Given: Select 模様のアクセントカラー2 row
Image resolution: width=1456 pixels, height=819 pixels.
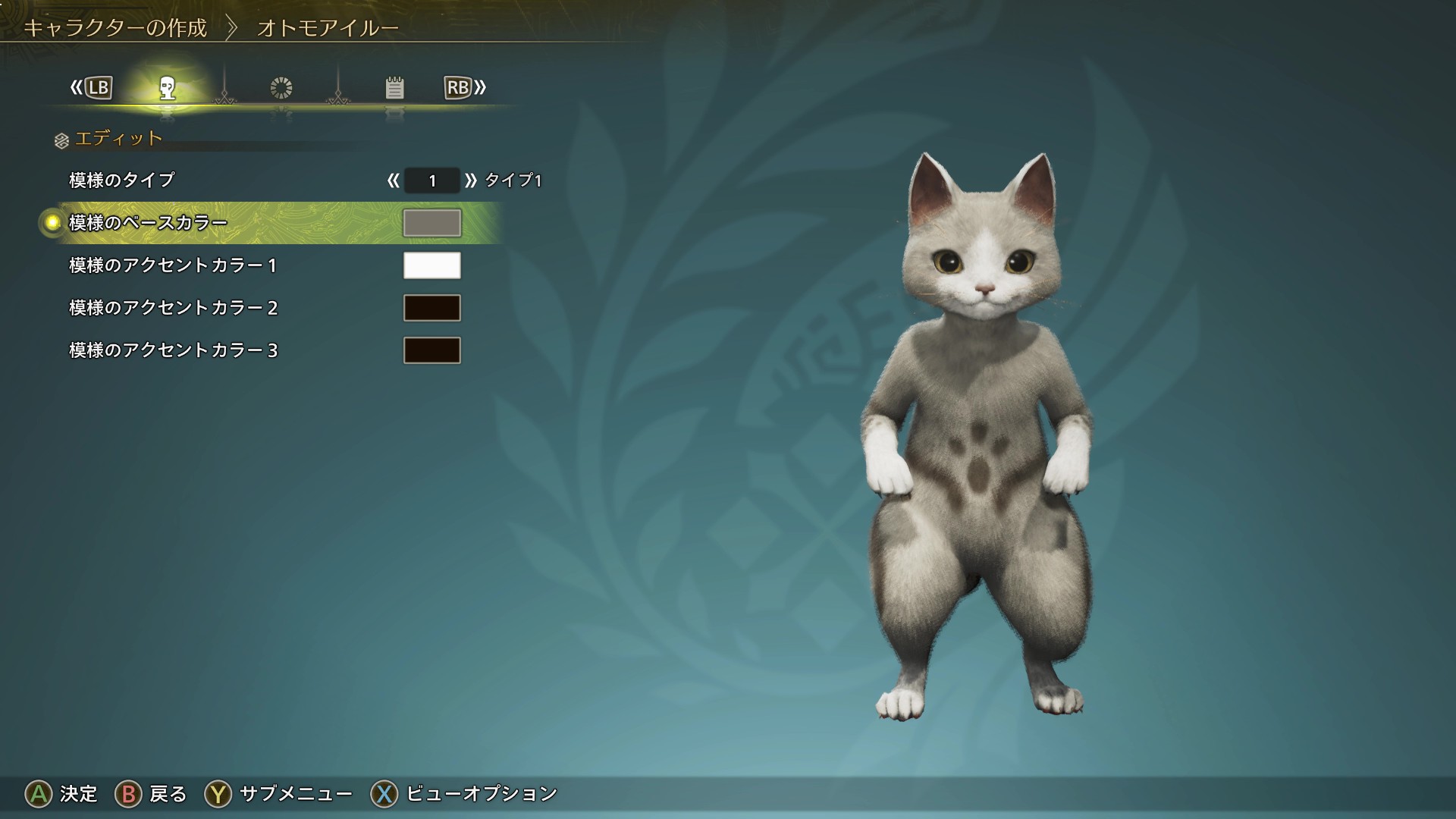Looking at the screenshot, I should click(173, 308).
